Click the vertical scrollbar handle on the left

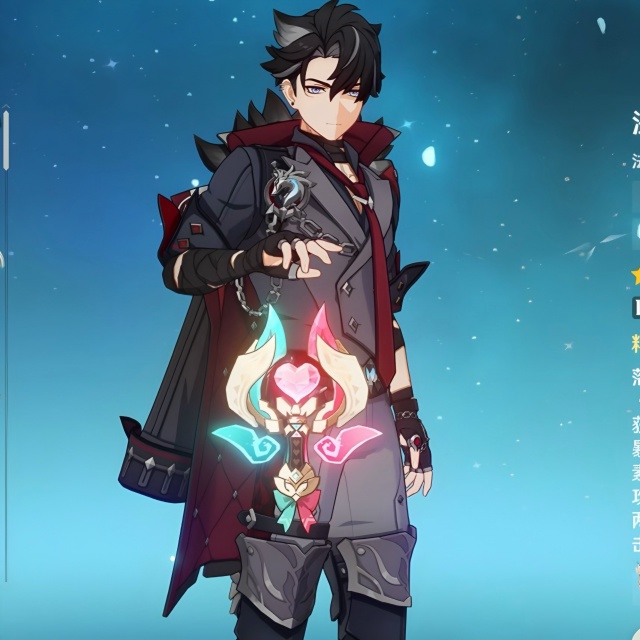click(x=6, y=138)
